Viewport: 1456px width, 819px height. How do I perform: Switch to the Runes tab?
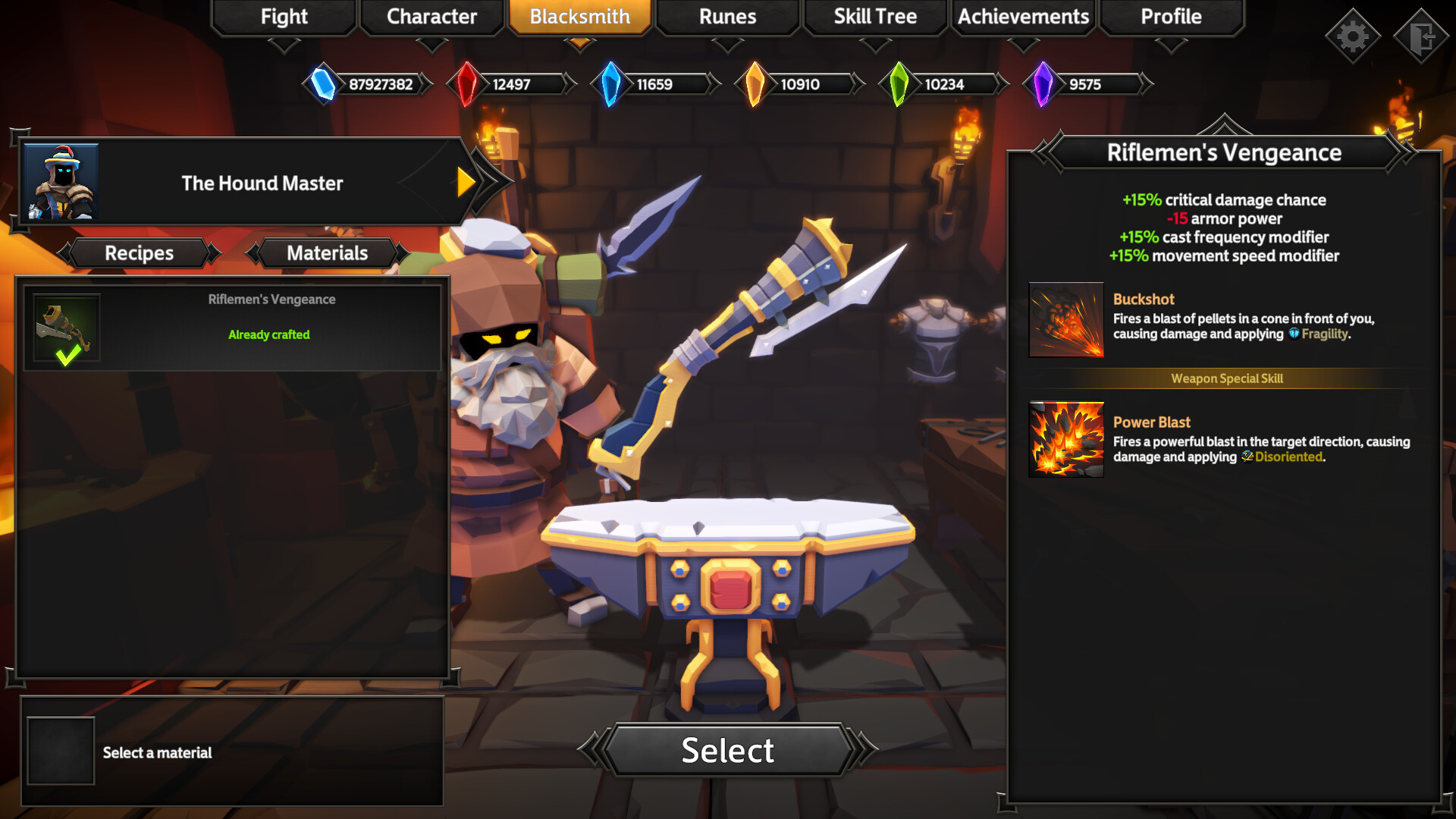pos(727,17)
